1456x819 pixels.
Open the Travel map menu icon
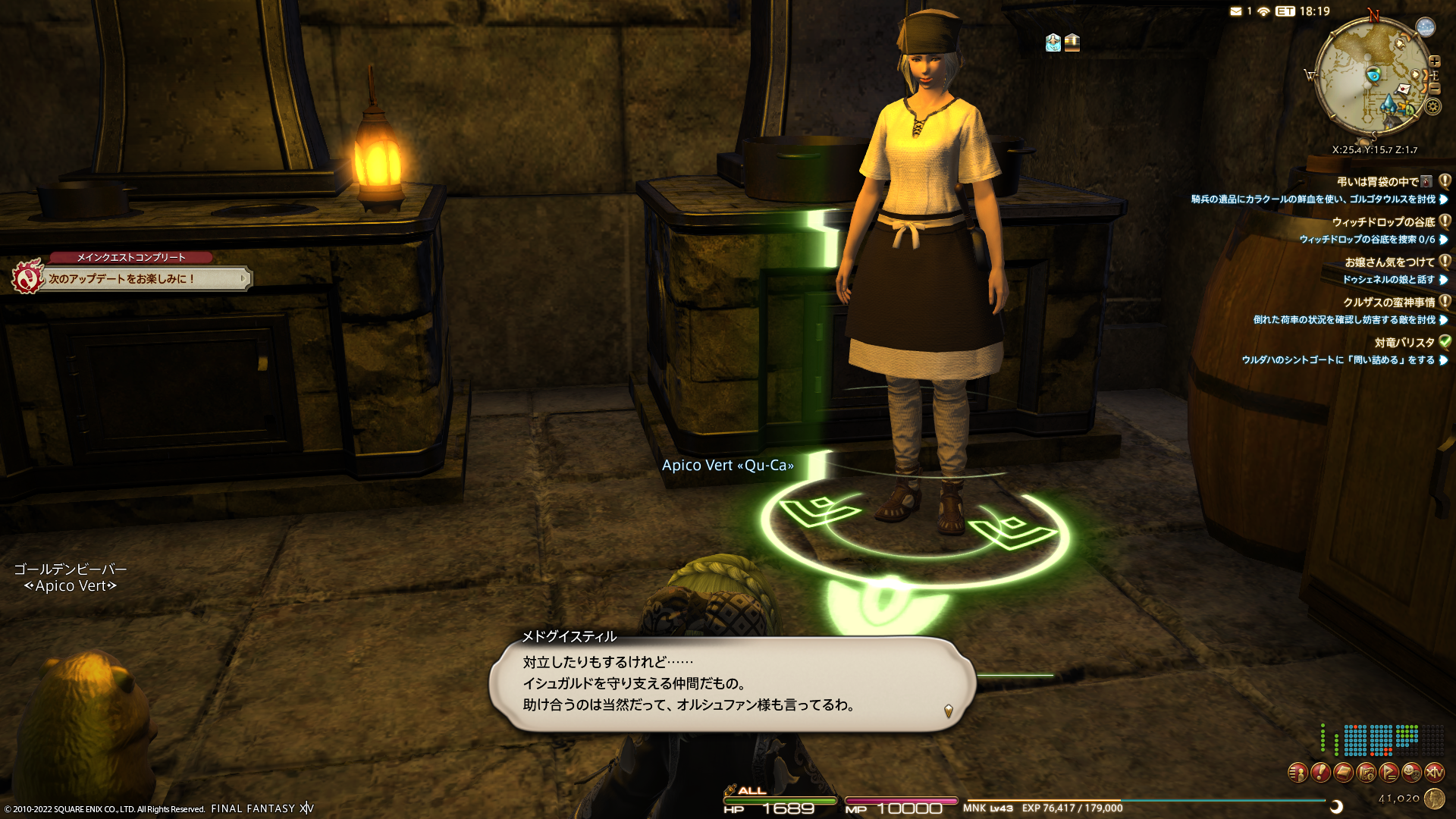tap(1366, 773)
